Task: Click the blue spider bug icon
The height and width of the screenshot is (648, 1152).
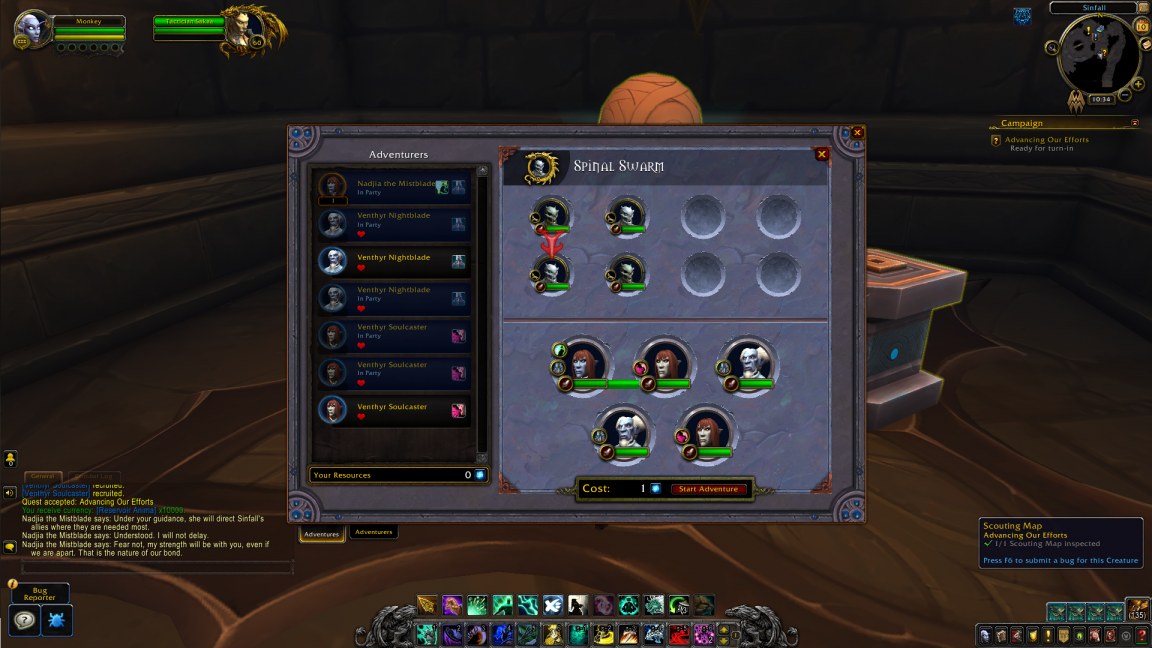Action: point(57,621)
